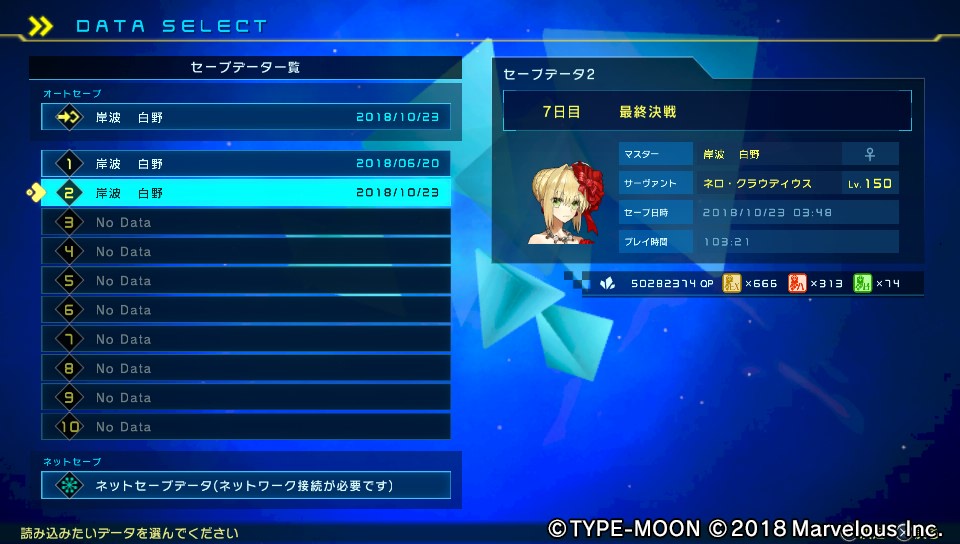
Task: Choose save slot 1 dated 2018/06/20
Action: coord(246,164)
